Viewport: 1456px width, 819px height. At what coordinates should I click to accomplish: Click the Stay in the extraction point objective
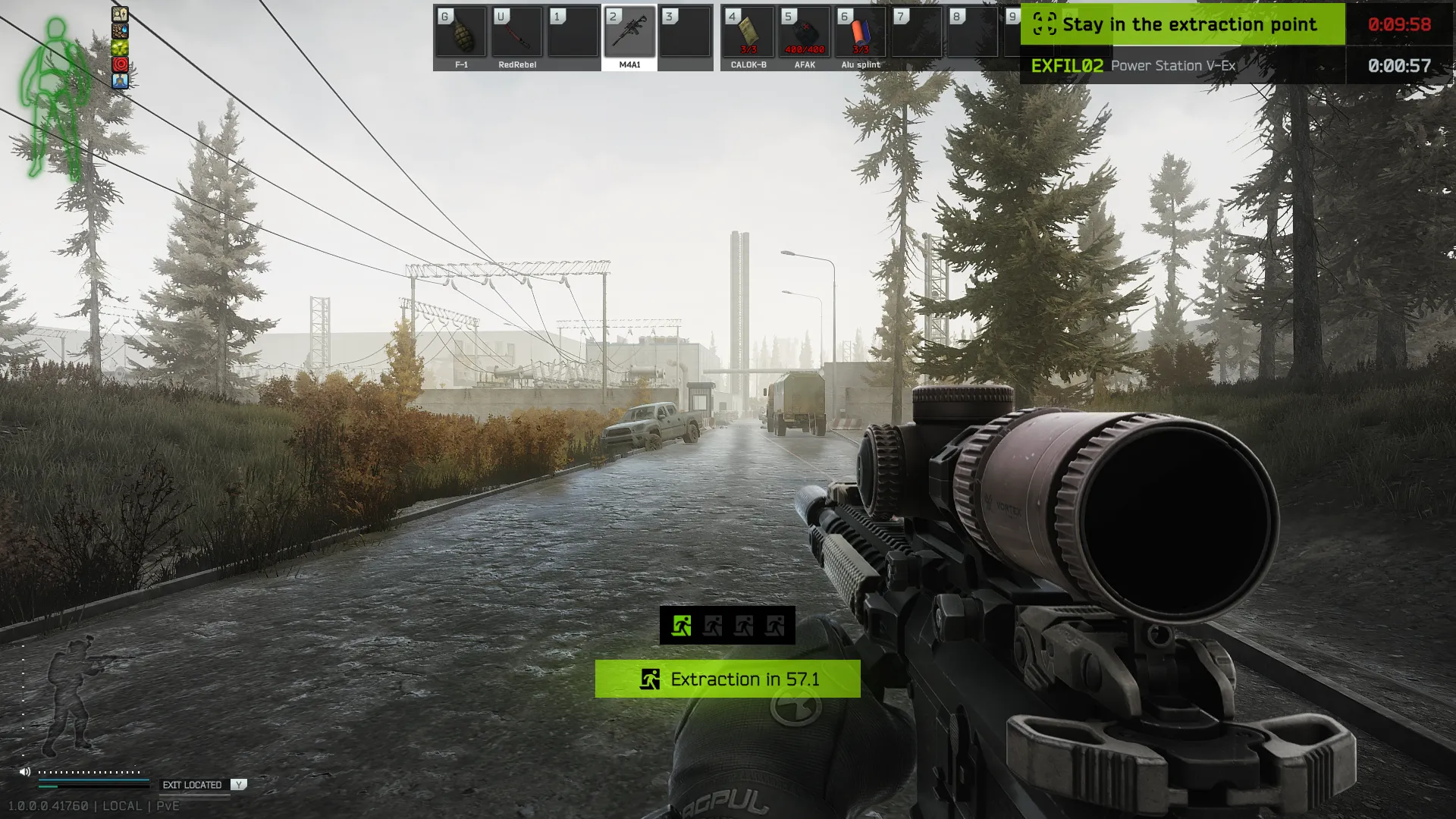coord(1181,24)
